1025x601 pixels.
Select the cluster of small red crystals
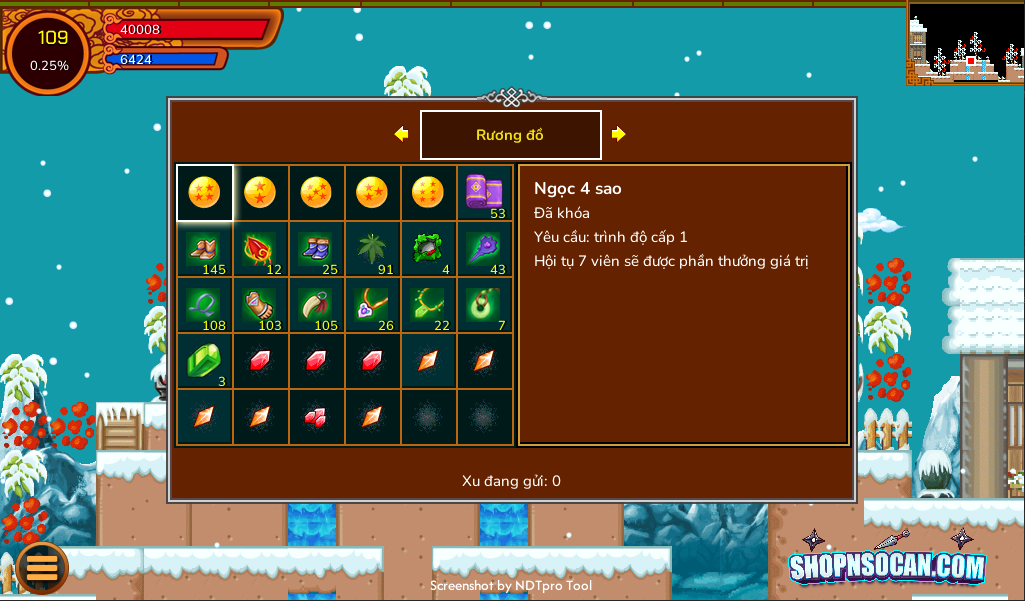pos(316,417)
